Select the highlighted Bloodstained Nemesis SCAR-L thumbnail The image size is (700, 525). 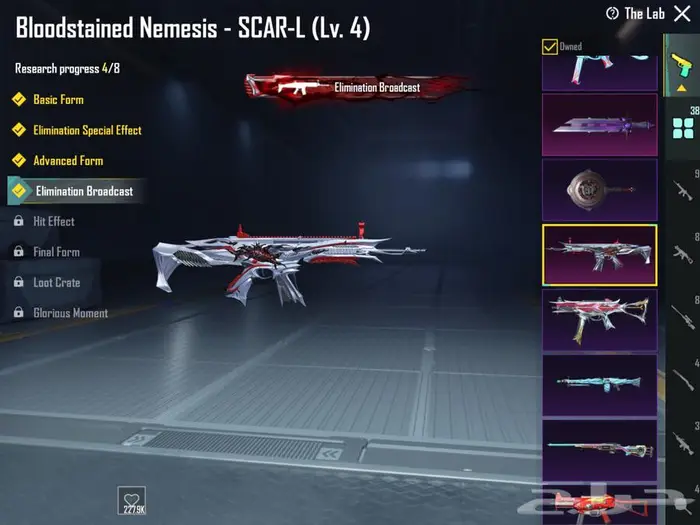click(x=599, y=255)
